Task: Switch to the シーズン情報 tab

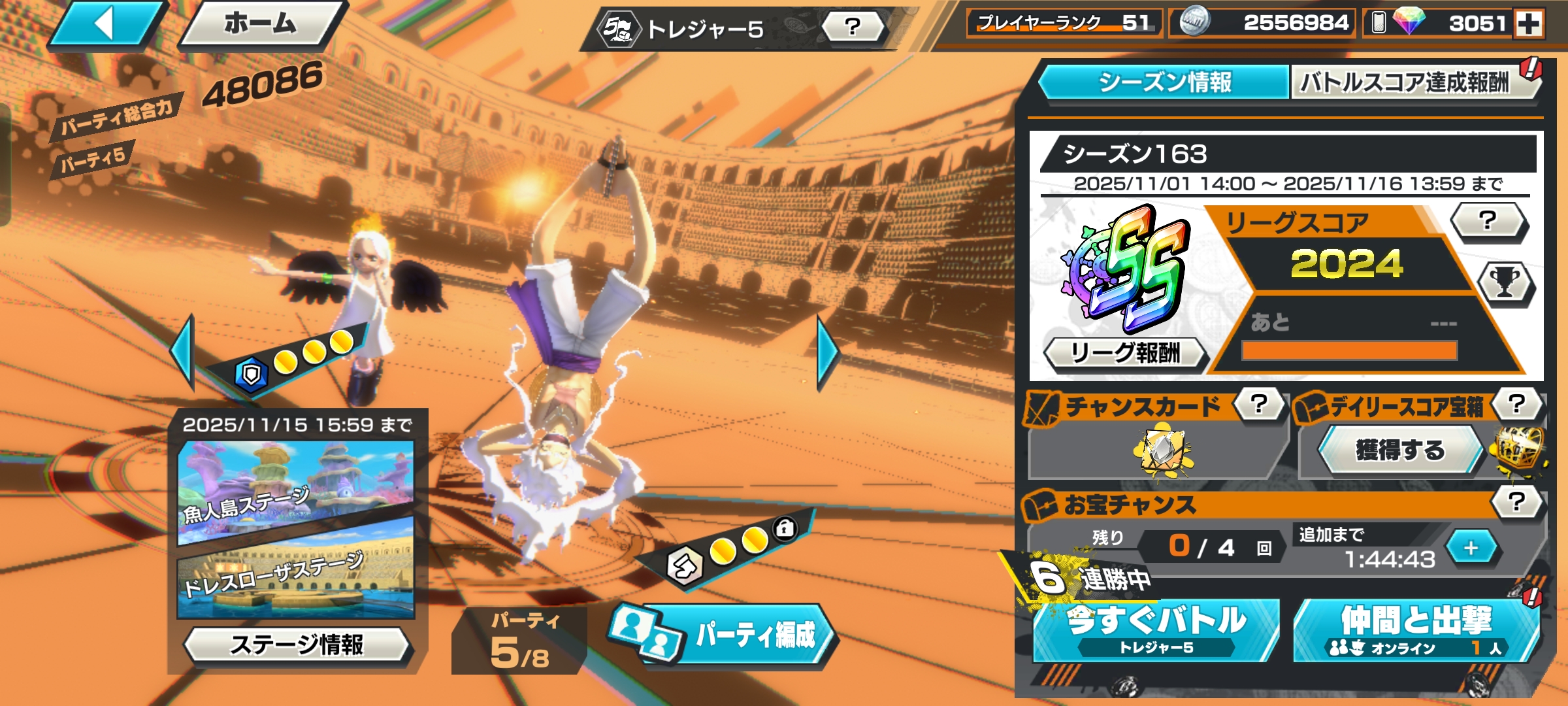Action: 1164,82
